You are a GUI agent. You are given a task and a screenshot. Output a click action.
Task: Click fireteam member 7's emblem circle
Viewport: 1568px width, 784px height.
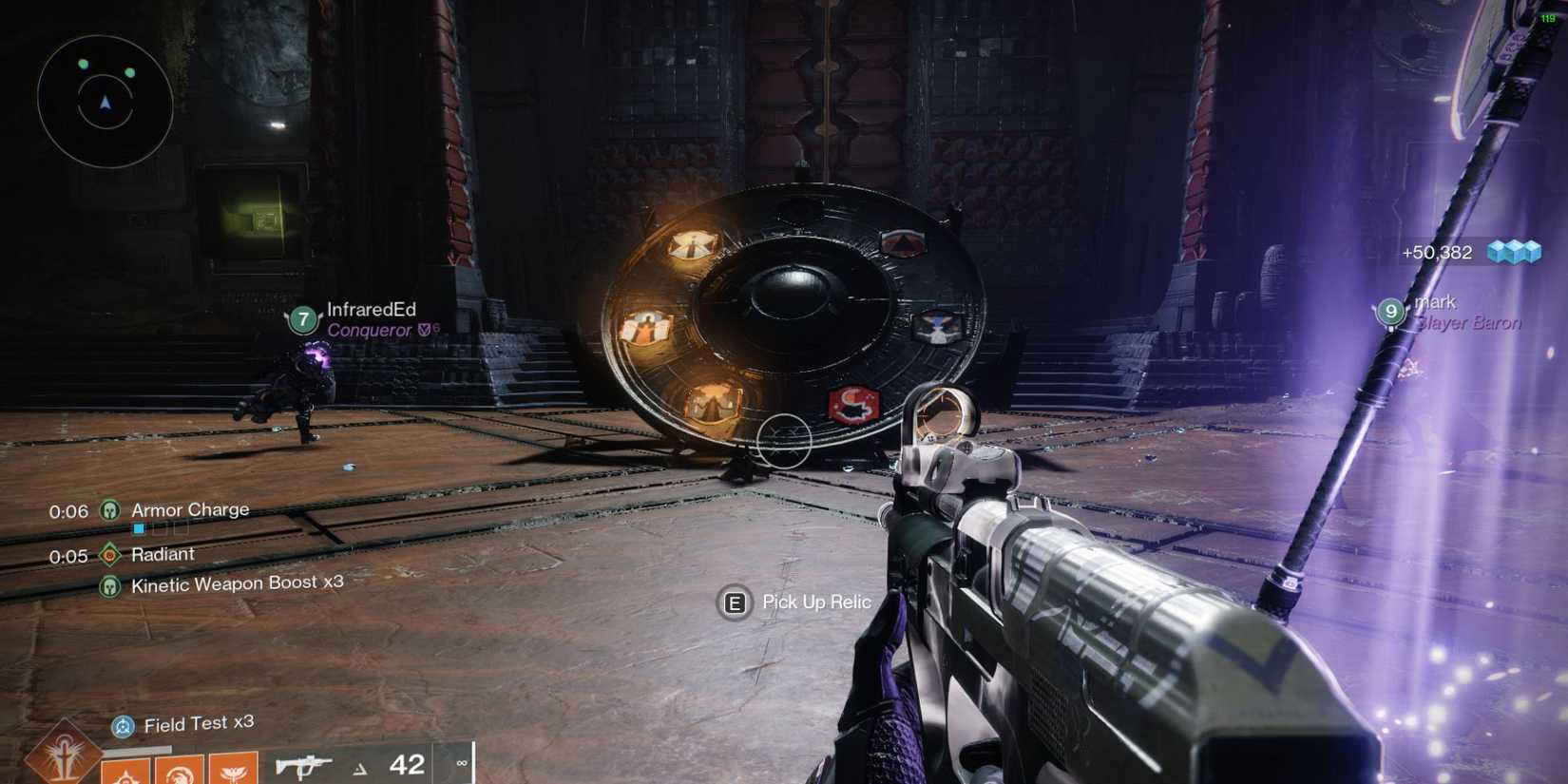click(x=302, y=322)
